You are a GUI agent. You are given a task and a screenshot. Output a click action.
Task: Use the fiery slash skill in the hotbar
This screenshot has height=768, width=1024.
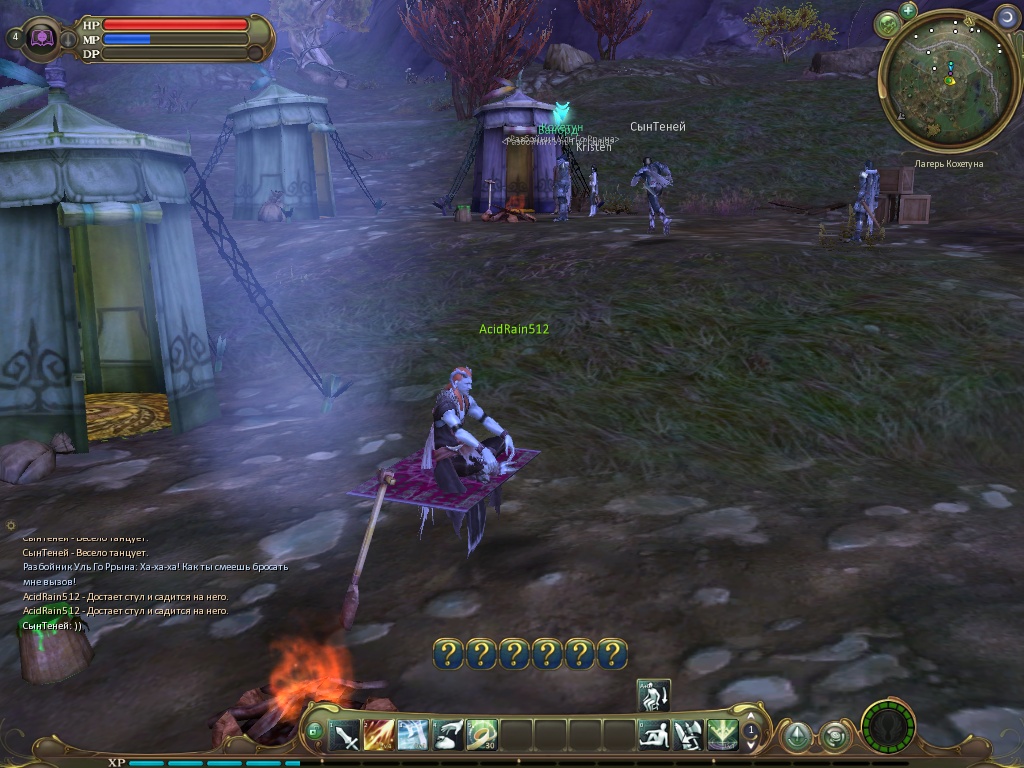coord(379,736)
